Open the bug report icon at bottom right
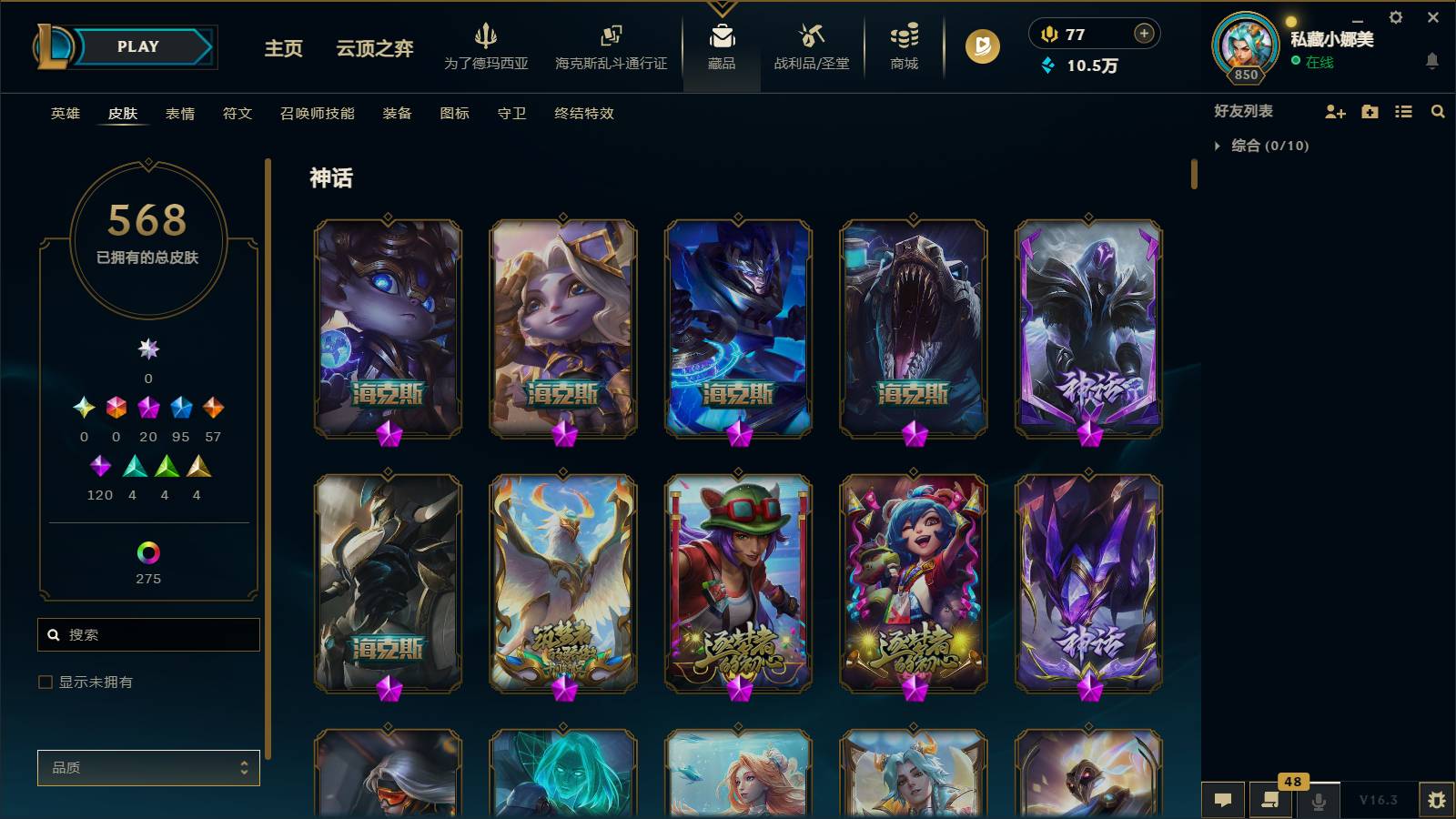 pyautogui.click(x=1439, y=799)
